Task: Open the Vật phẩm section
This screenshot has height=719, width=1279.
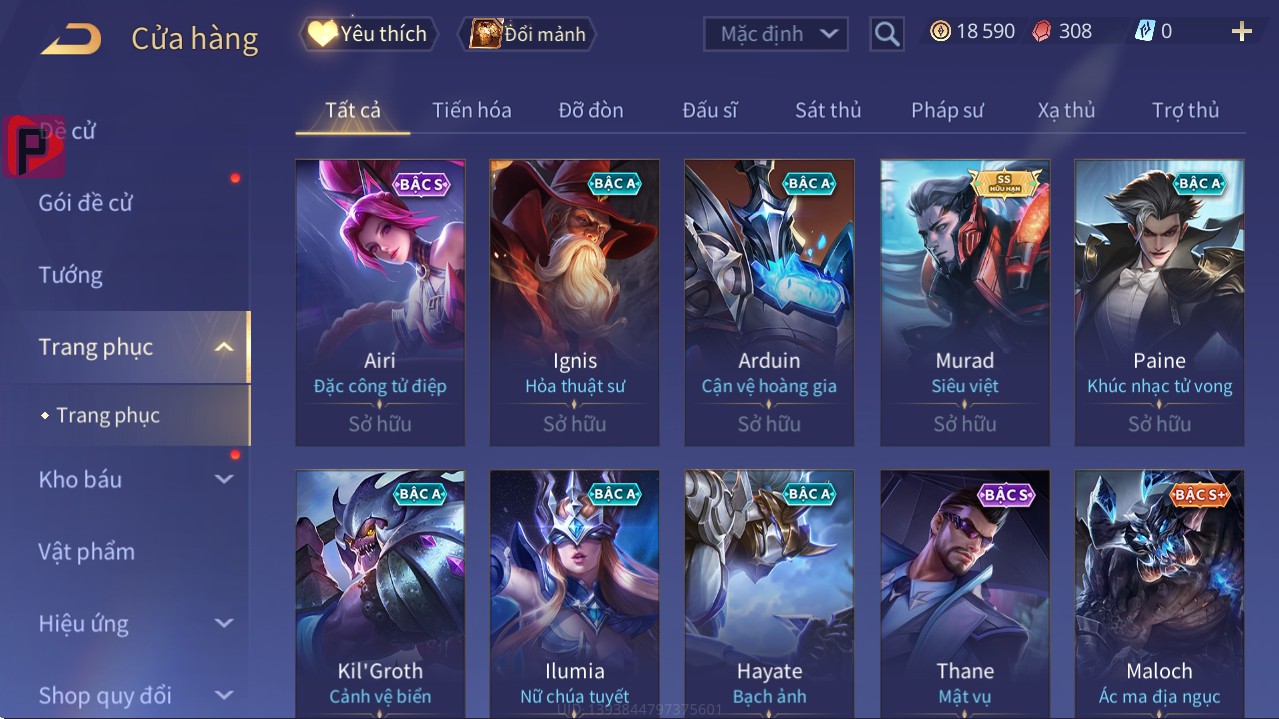Action: point(87,551)
